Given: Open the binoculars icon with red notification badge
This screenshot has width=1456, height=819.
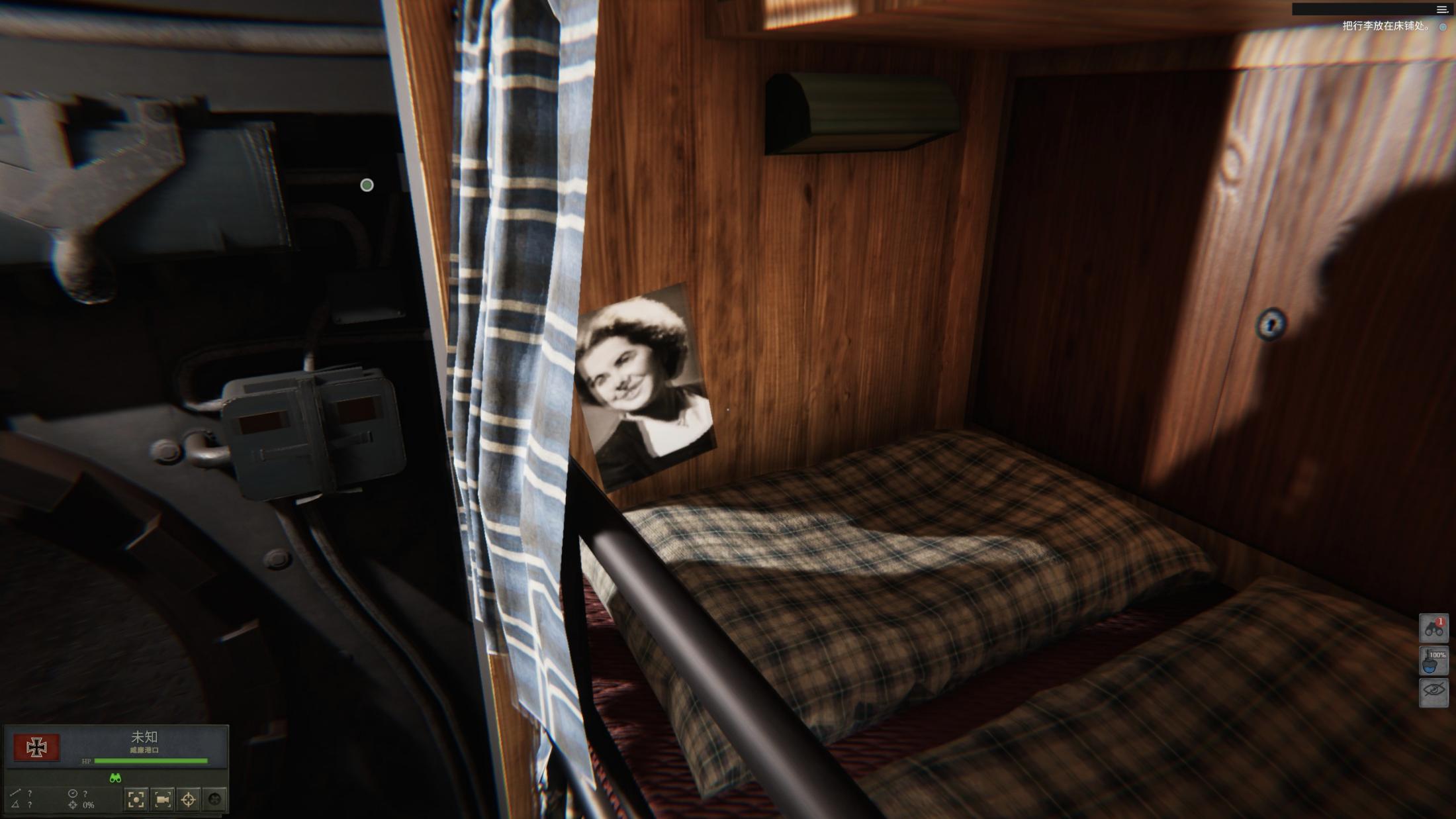Looking at the screenshot, I should coord(1433,628).
